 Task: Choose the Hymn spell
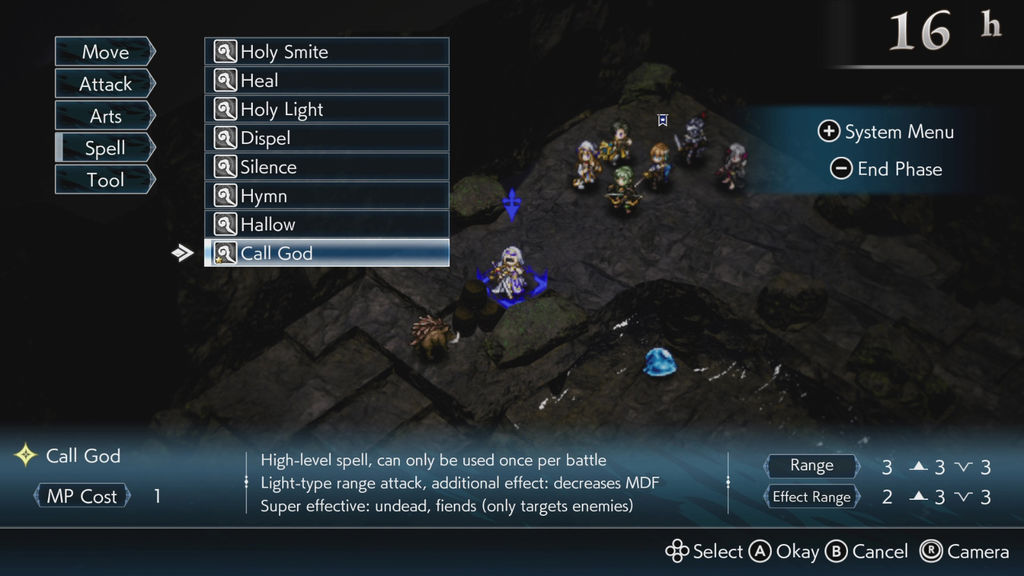(x=327, y=196)
